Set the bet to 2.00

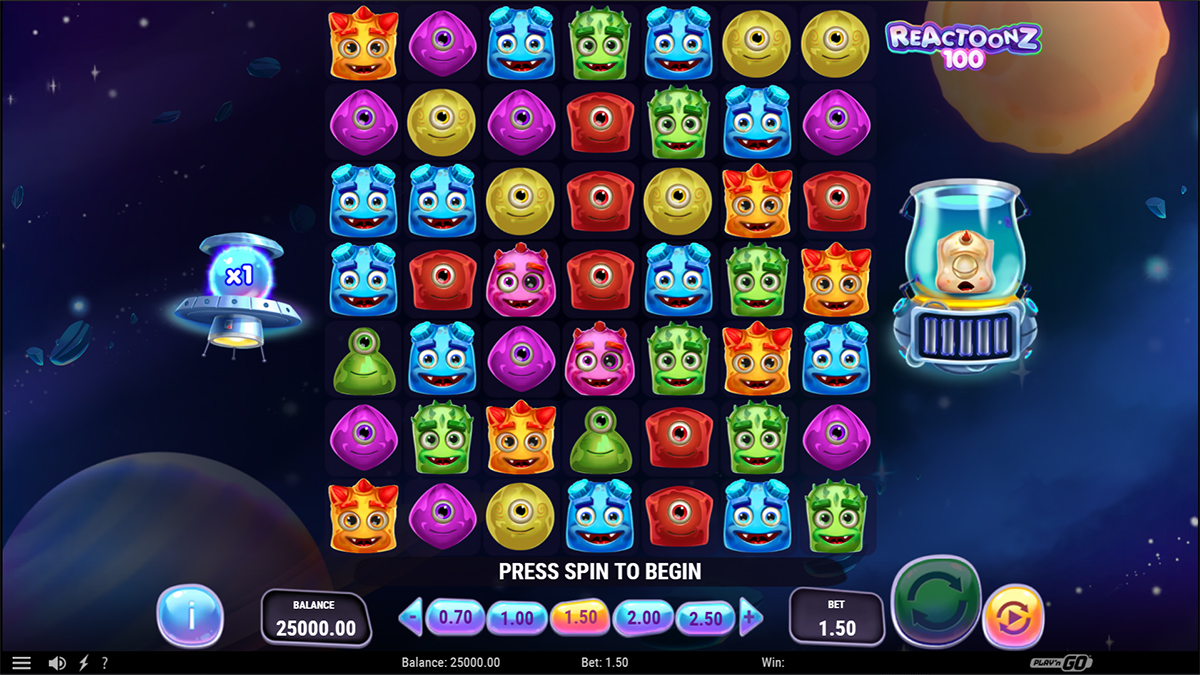click(x=643, y=618)
